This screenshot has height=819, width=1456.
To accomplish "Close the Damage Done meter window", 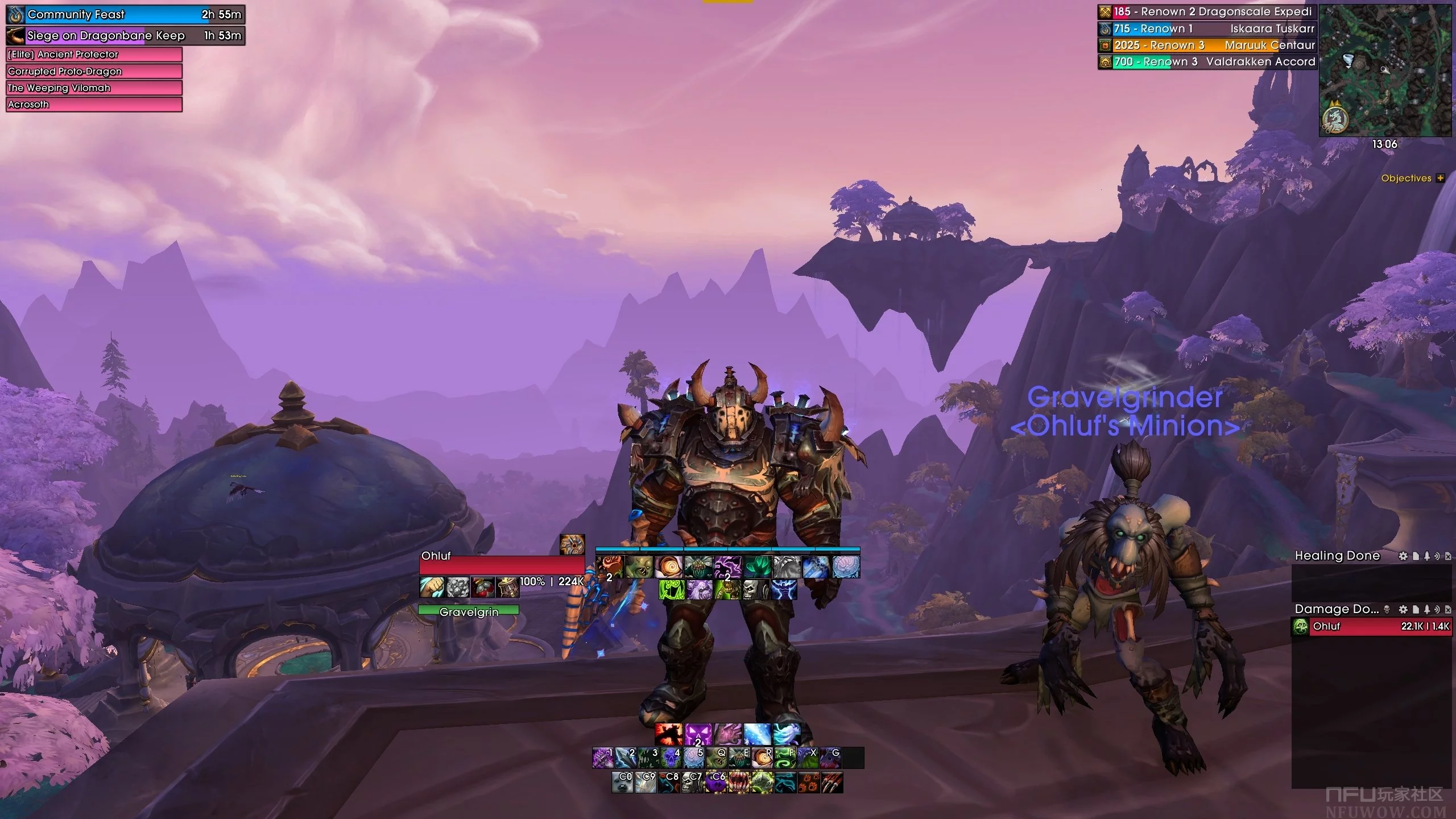I will coord(1448,609).
